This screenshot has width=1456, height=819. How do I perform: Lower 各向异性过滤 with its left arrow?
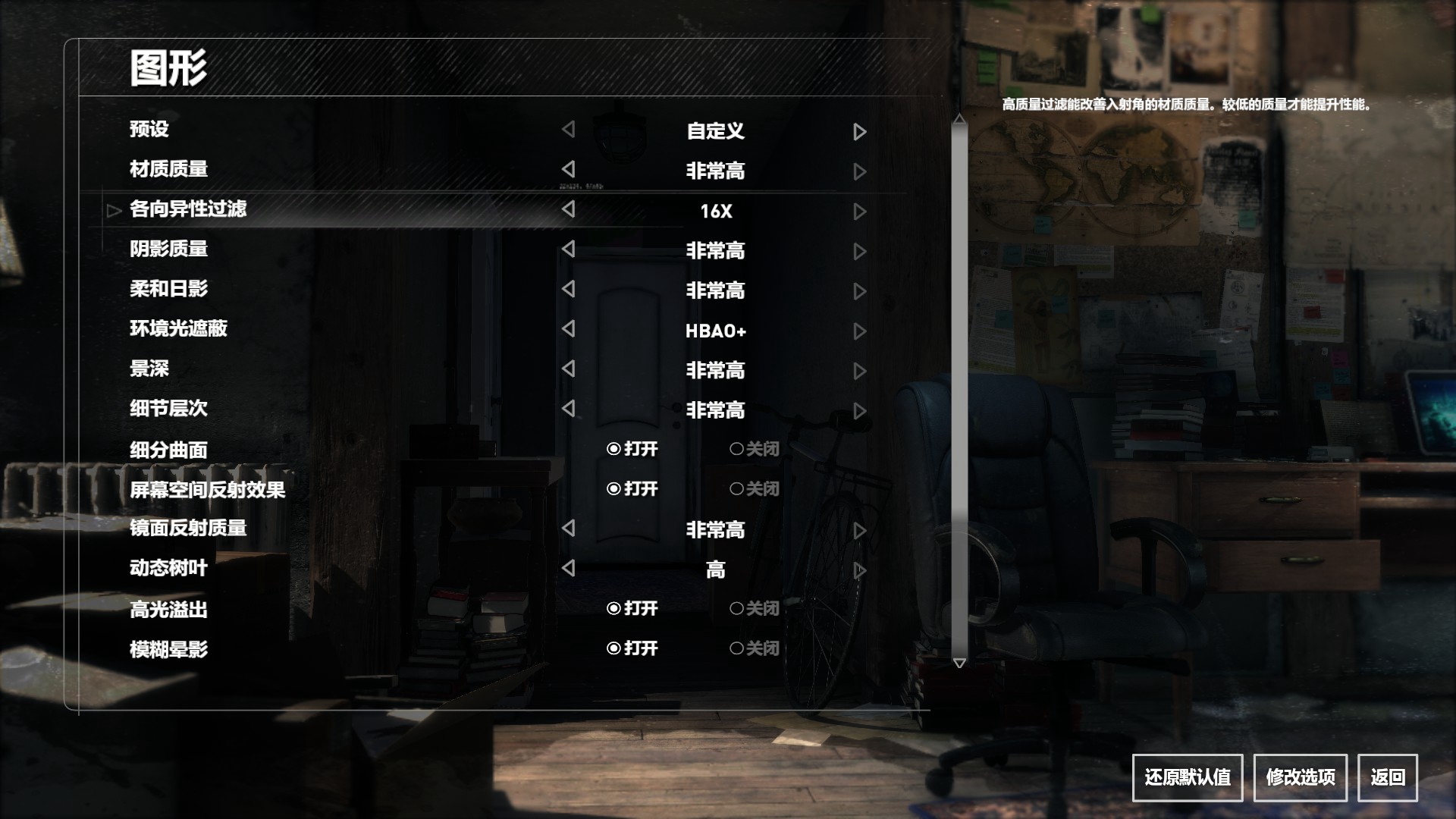569,212
